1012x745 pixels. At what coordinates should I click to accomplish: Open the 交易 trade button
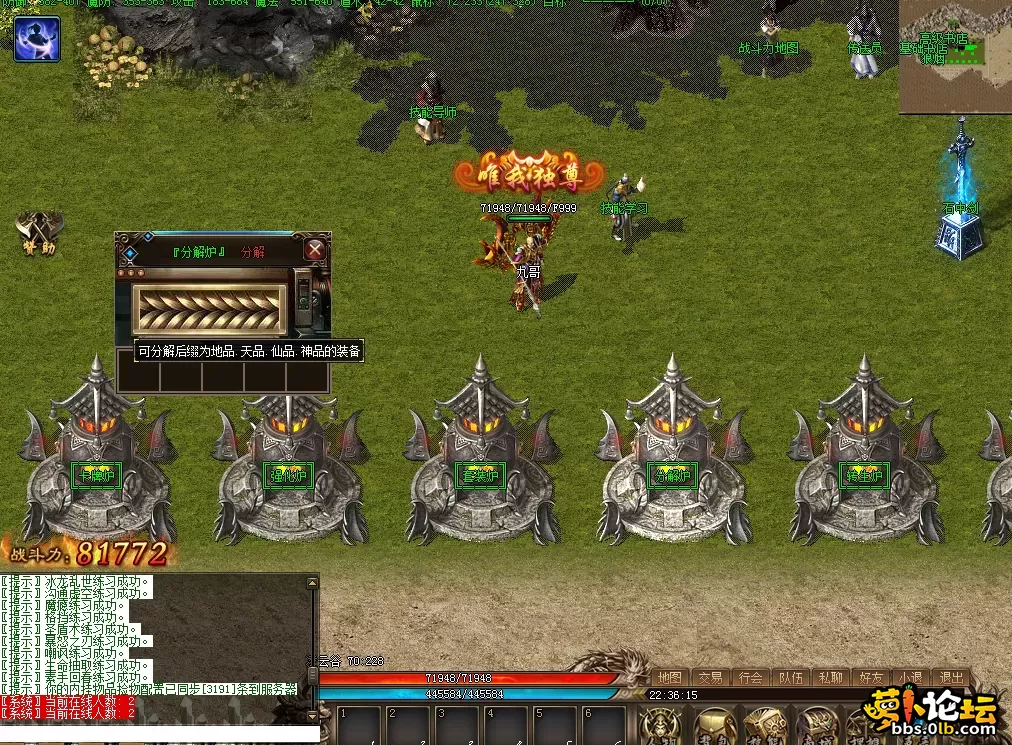(710, 677)
